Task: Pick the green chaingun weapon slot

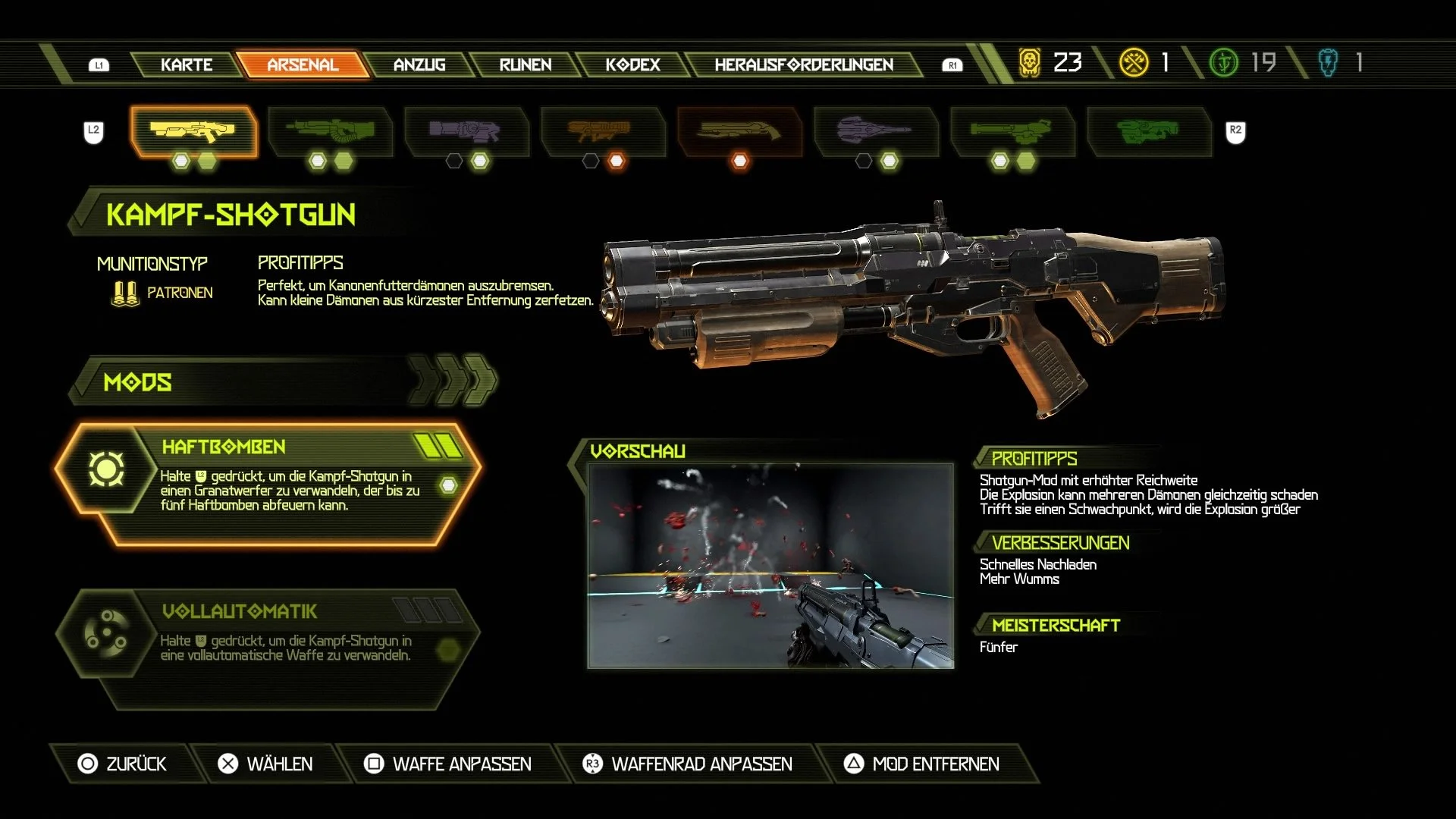Action: [1012, 132]
